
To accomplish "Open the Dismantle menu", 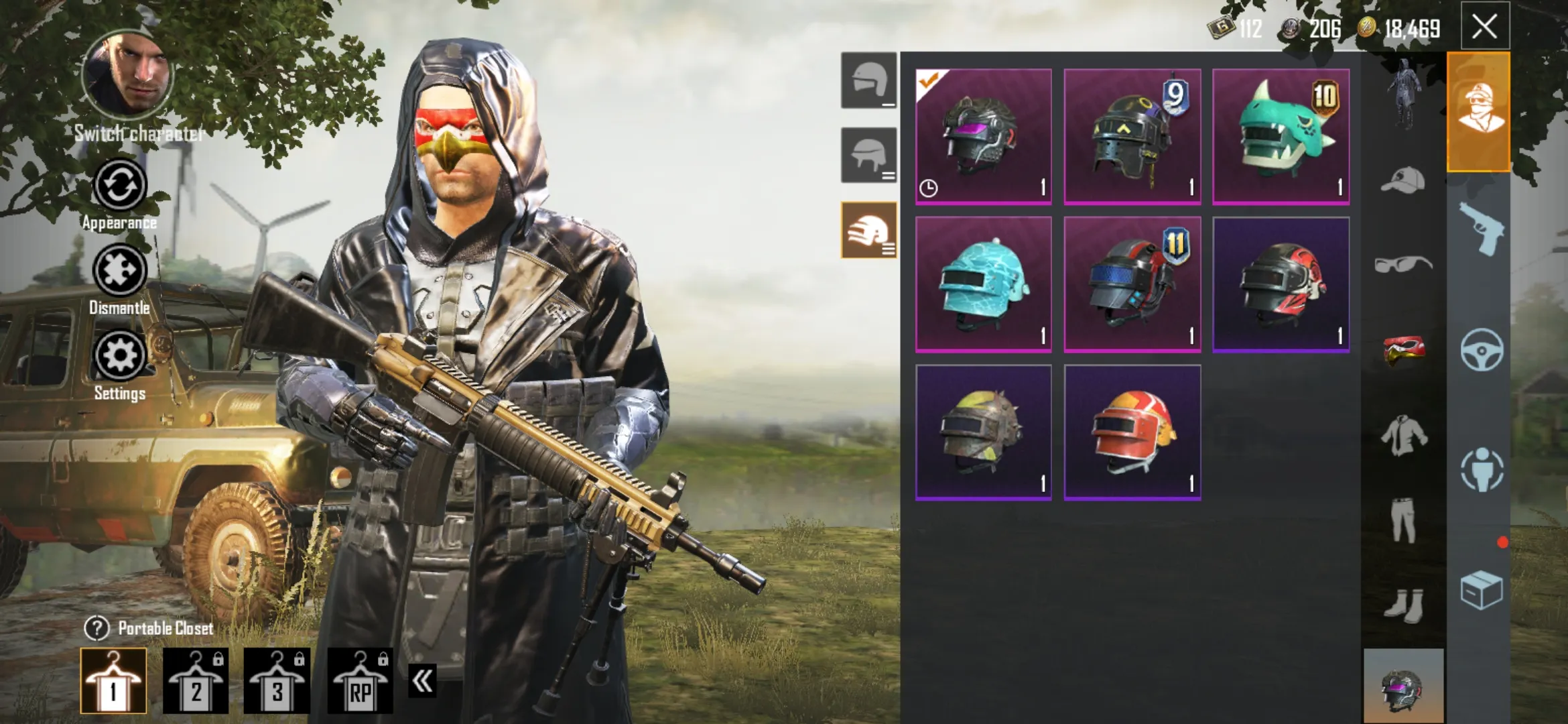I will pos(119,271).
